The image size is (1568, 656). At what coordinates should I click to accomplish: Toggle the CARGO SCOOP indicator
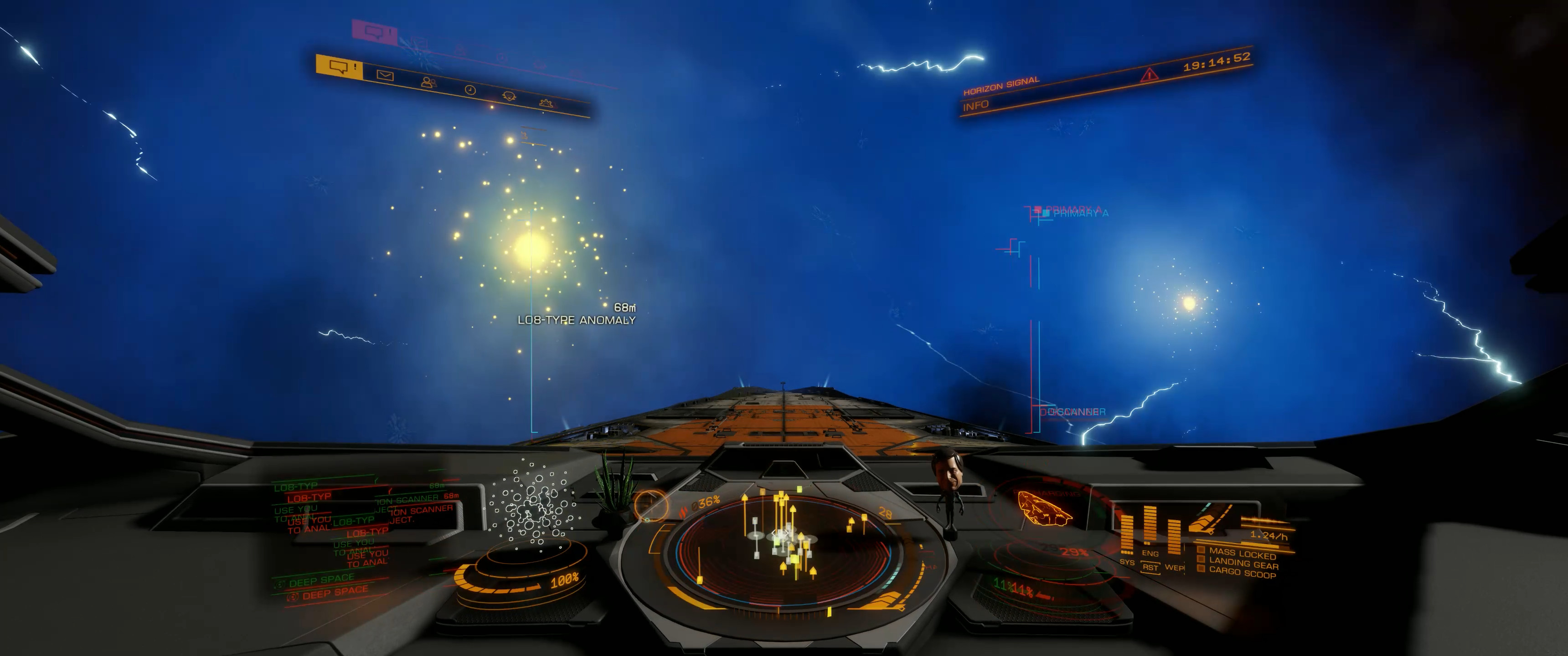pos(1242,573)
